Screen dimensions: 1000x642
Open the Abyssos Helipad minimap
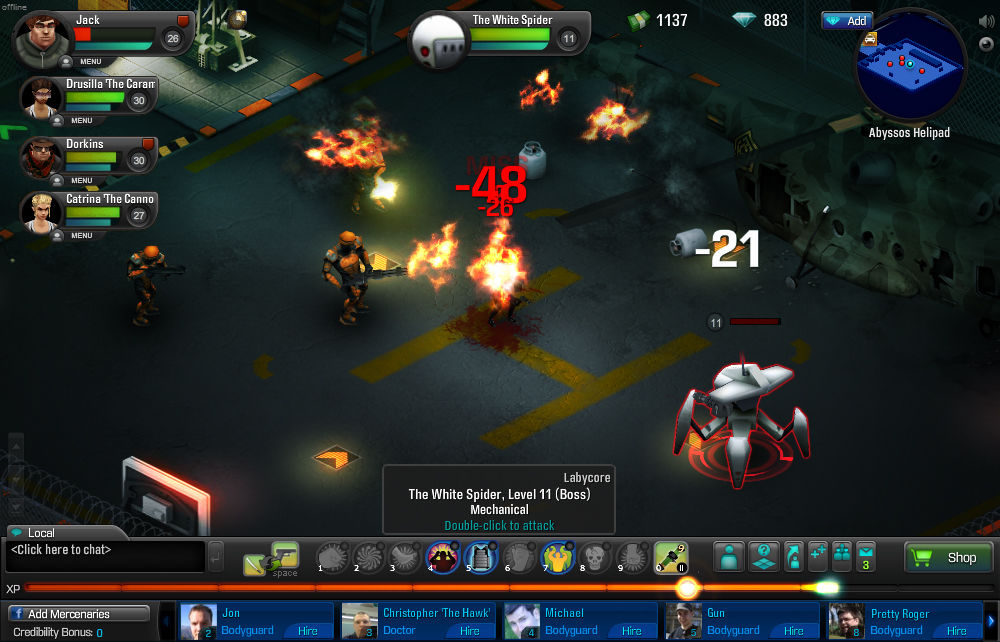click(x=910, y=68)
